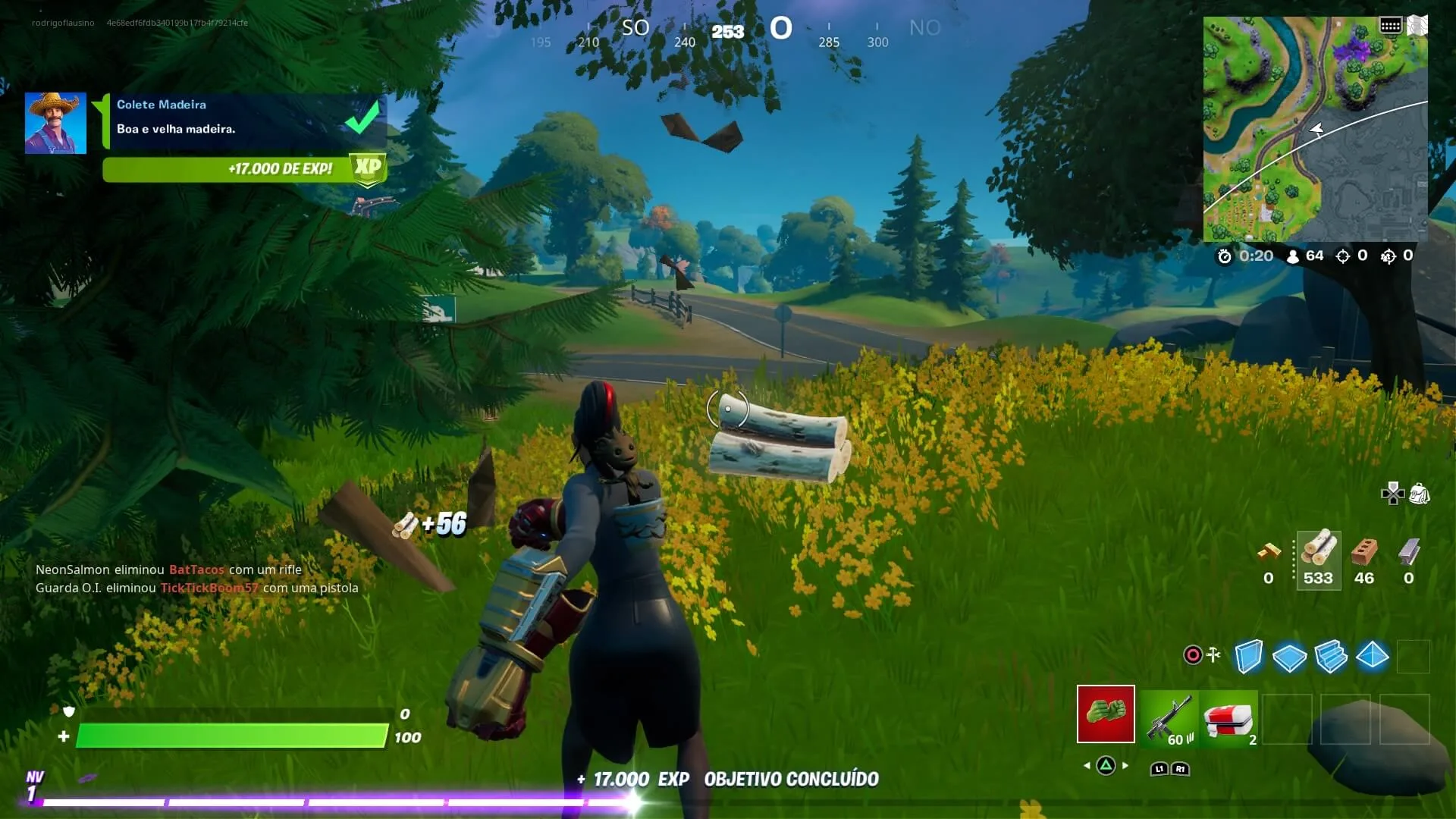Image resolution: width=1456 pixels, height=819 pixels.
Task: Choose the metal material
Action: click(x=1408, y=559)
